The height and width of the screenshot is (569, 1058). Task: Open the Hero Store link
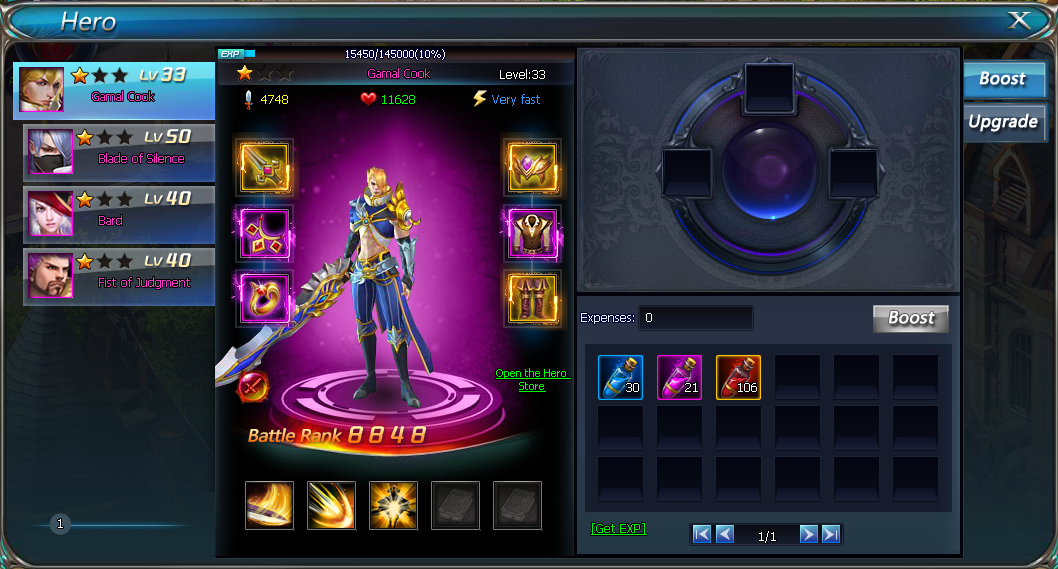click(531, 380)
